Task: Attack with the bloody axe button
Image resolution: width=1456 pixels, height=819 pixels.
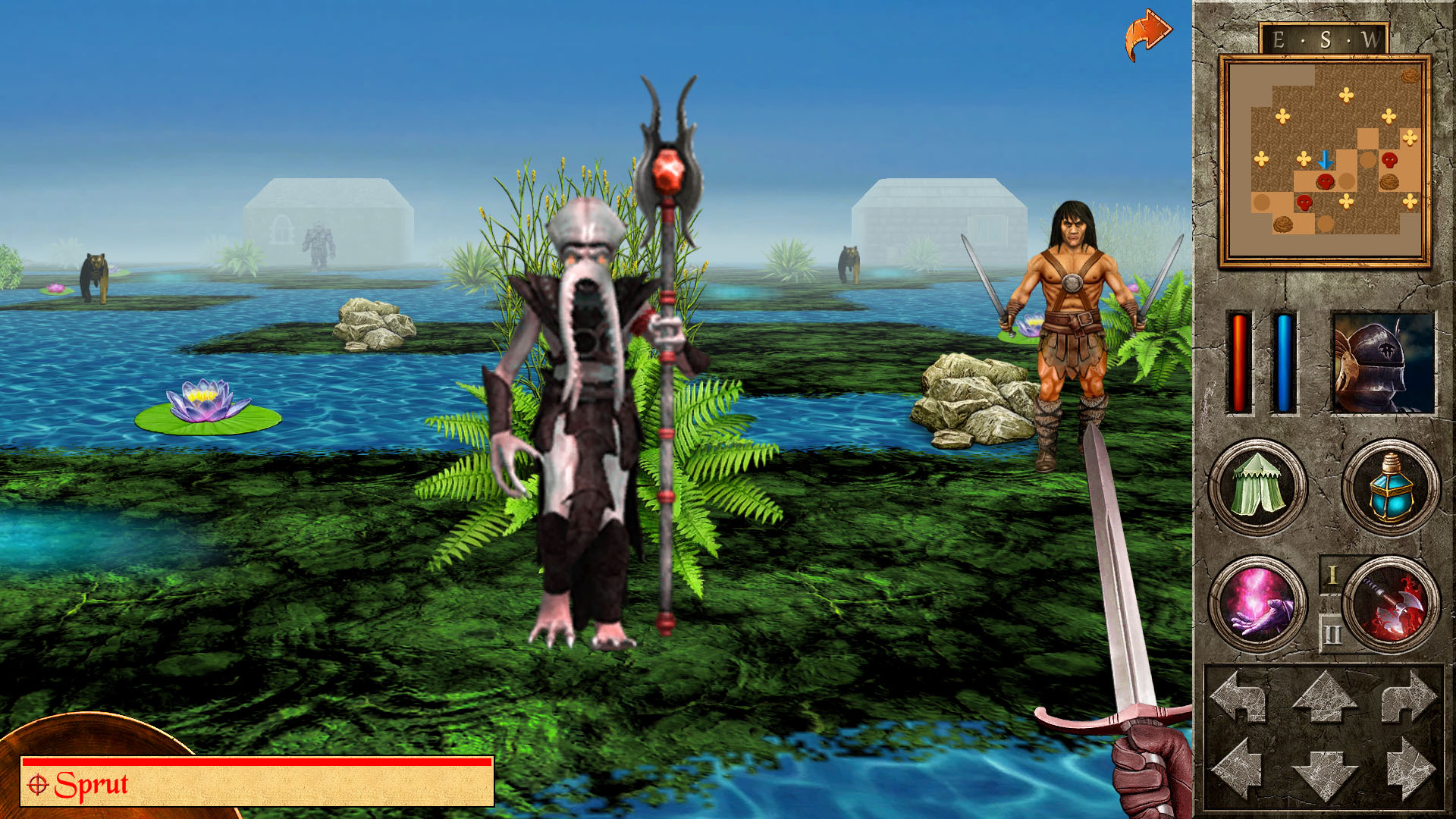Action: click(x=1392, y=604)
